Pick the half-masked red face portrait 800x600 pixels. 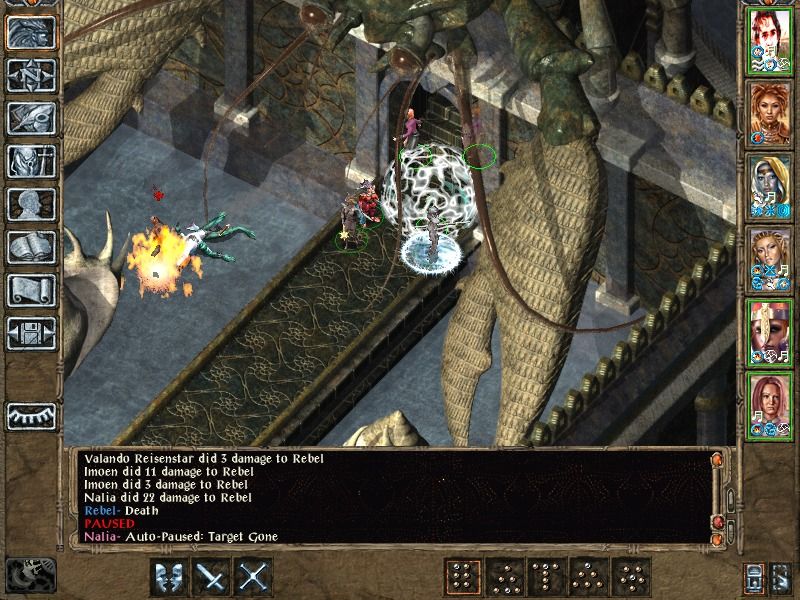(x=771, y=330)
